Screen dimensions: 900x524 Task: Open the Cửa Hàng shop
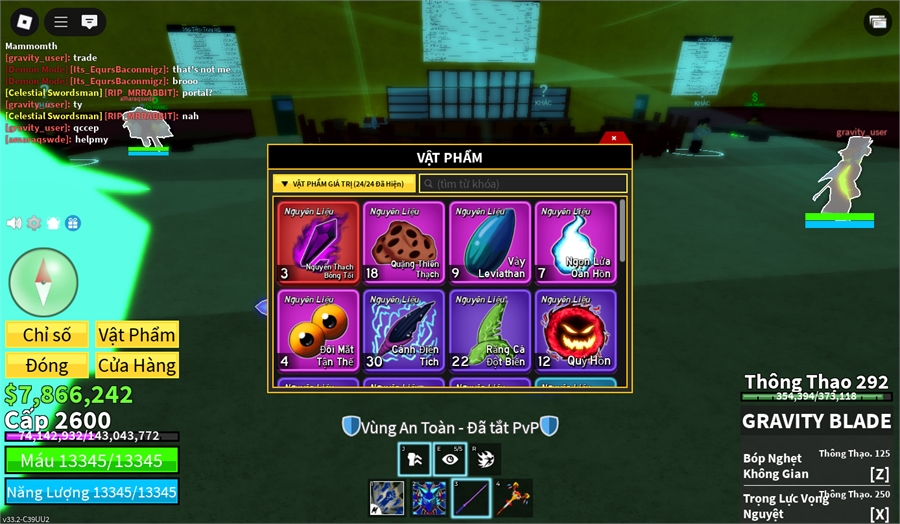(x=137, y=365)
